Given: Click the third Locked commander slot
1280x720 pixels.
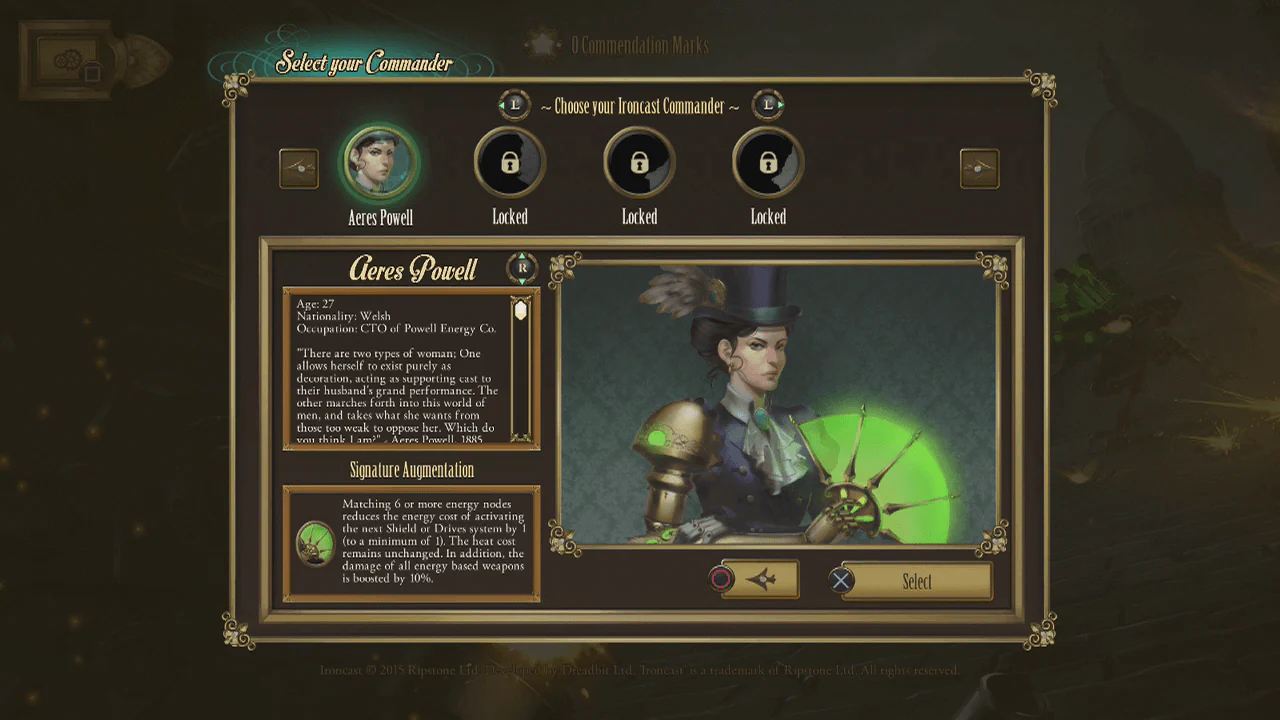Looking at the screenshot, I should tap(767, 160).
